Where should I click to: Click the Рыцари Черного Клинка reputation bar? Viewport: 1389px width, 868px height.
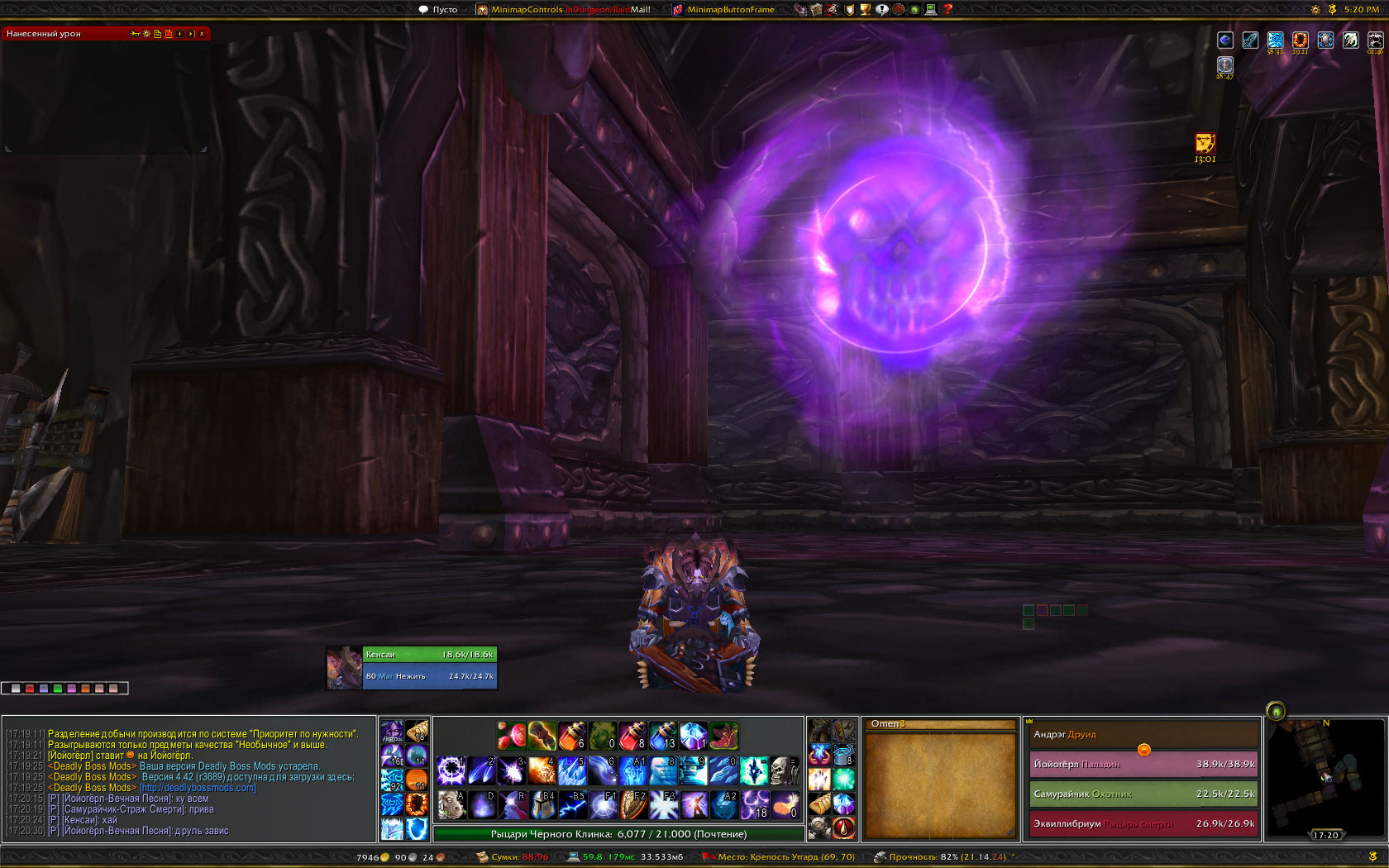tap(618, 834)
